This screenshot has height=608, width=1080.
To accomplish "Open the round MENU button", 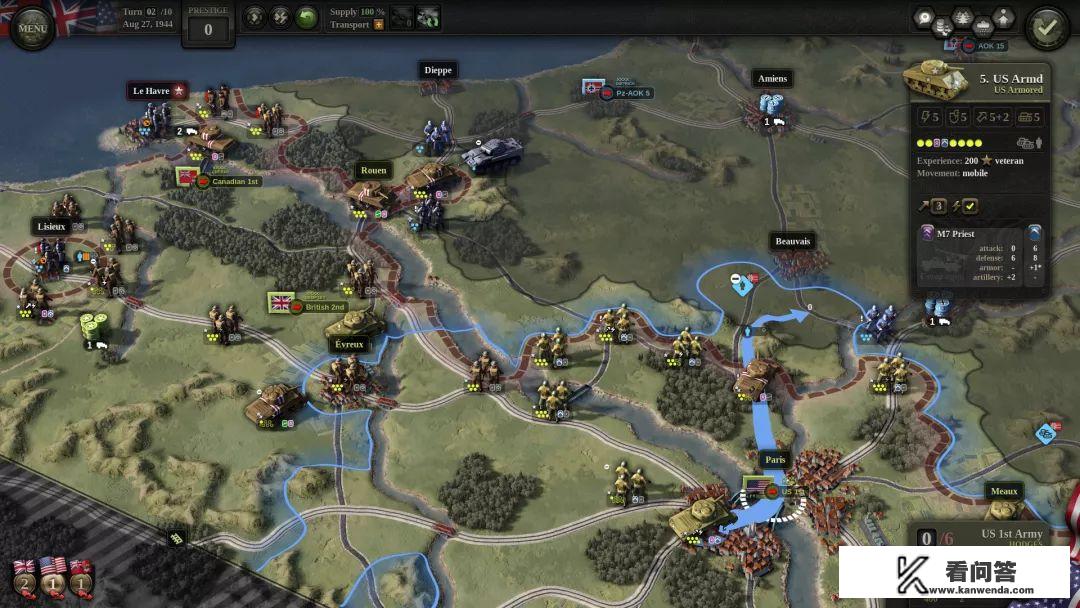I will point(32,28).
